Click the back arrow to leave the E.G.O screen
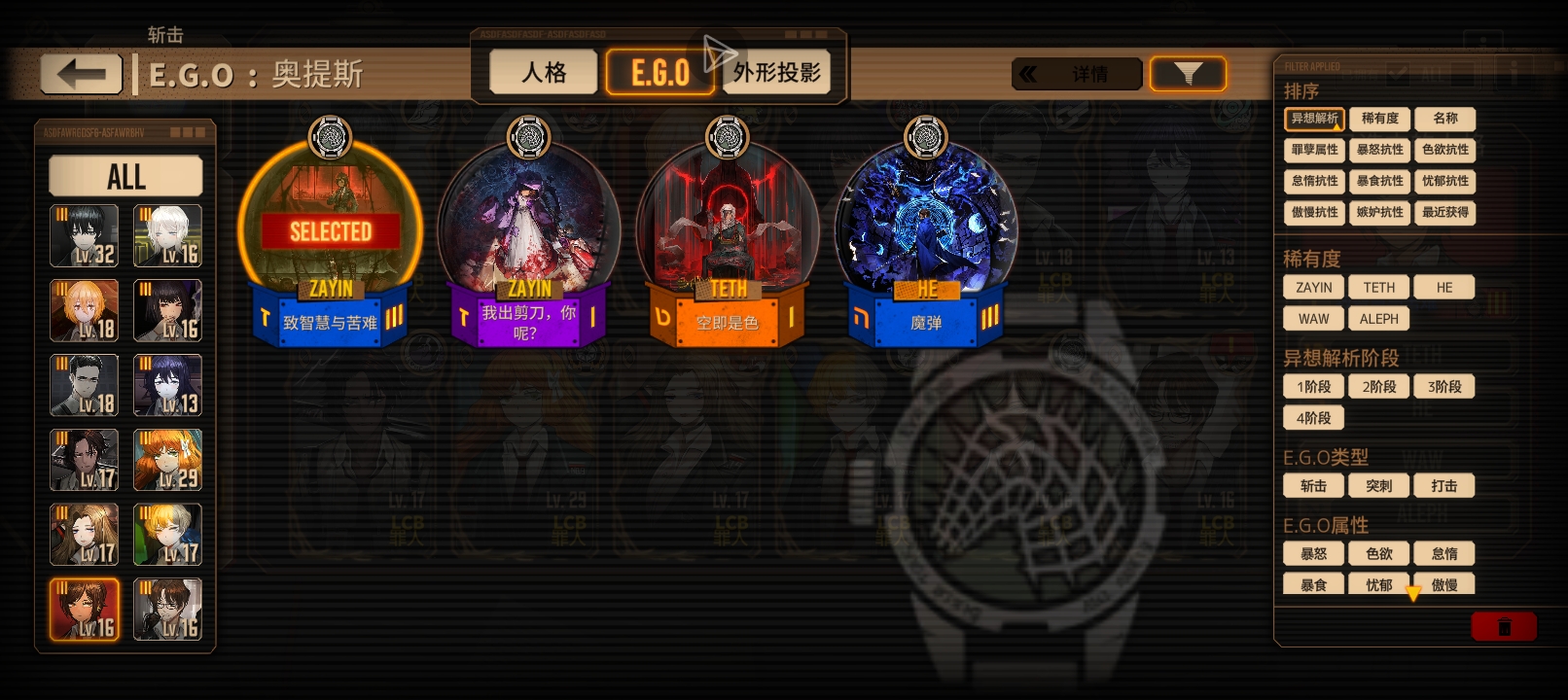Image resolution: width=1568 pixels, height=700 pixels. tap(81, 74)
